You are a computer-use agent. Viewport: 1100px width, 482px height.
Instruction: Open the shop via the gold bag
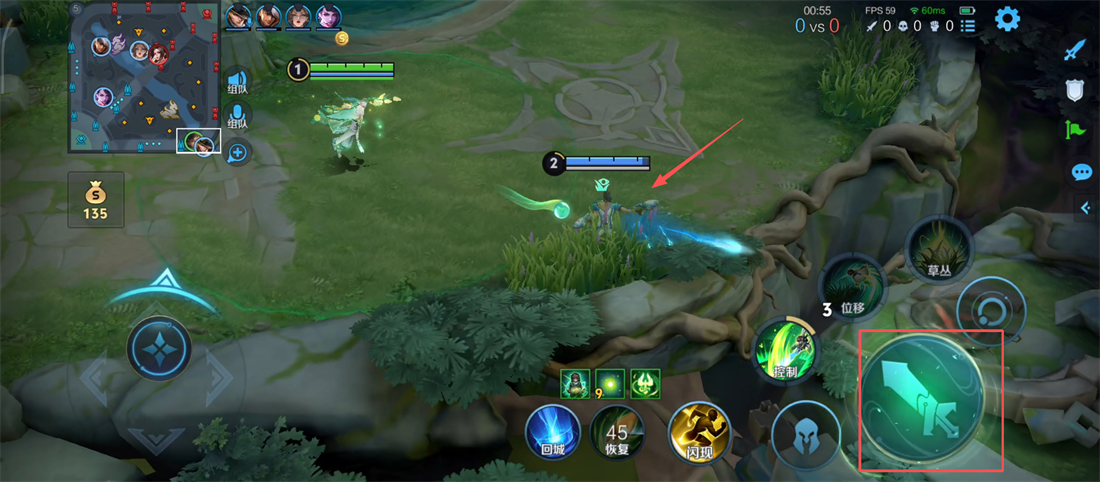pyautogui.click(x=96, y=199)
